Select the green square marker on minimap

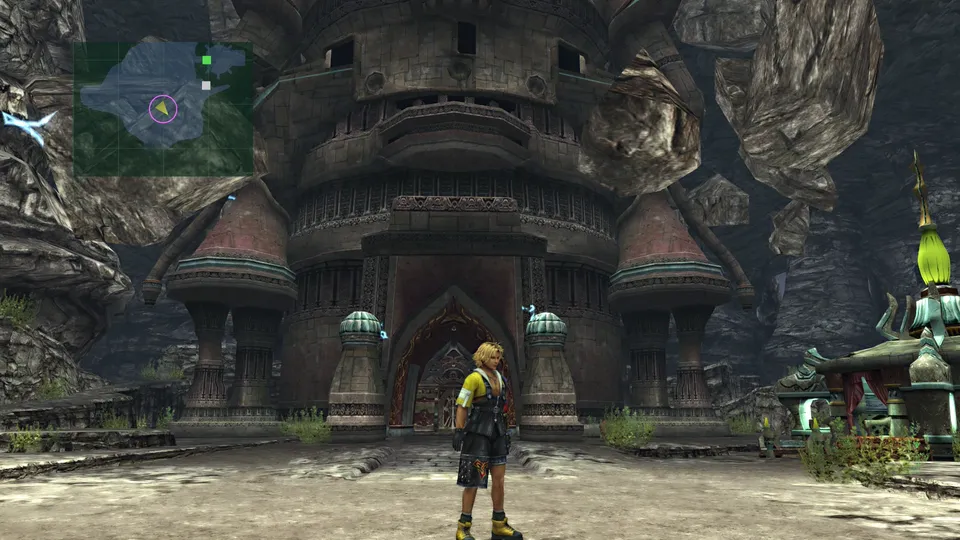[207, 60]
